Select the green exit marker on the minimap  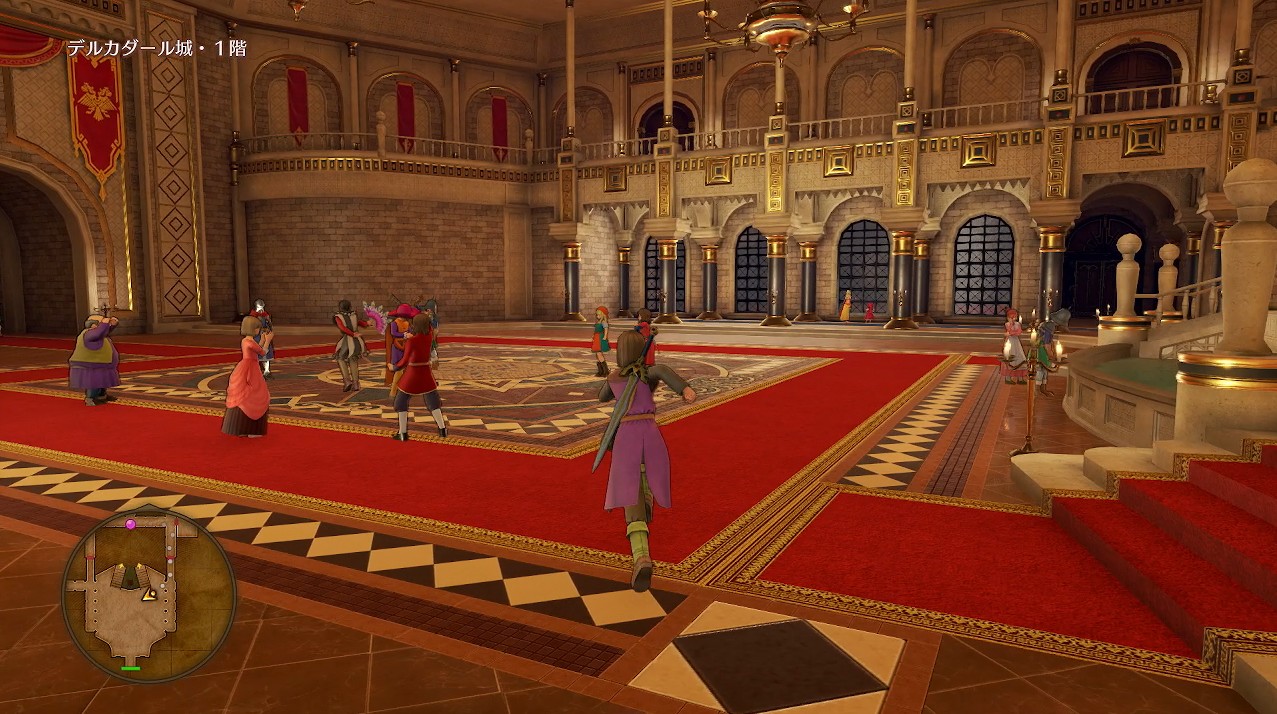point(130,668)
